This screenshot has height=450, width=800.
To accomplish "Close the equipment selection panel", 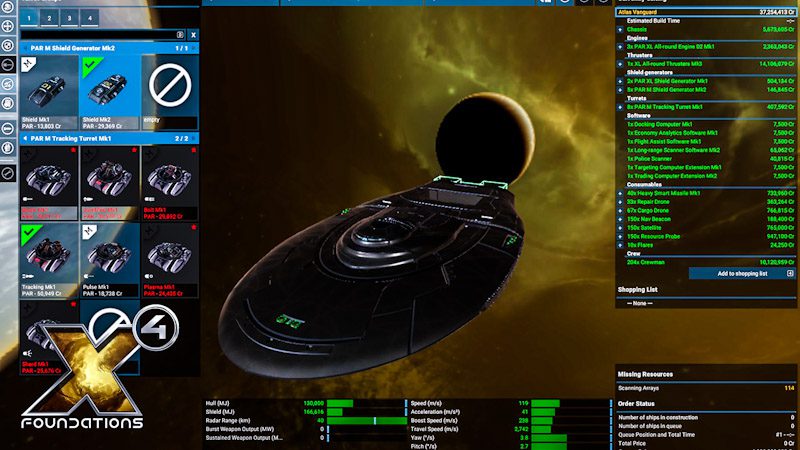I will pyautogui.click(x=193, y=34).
